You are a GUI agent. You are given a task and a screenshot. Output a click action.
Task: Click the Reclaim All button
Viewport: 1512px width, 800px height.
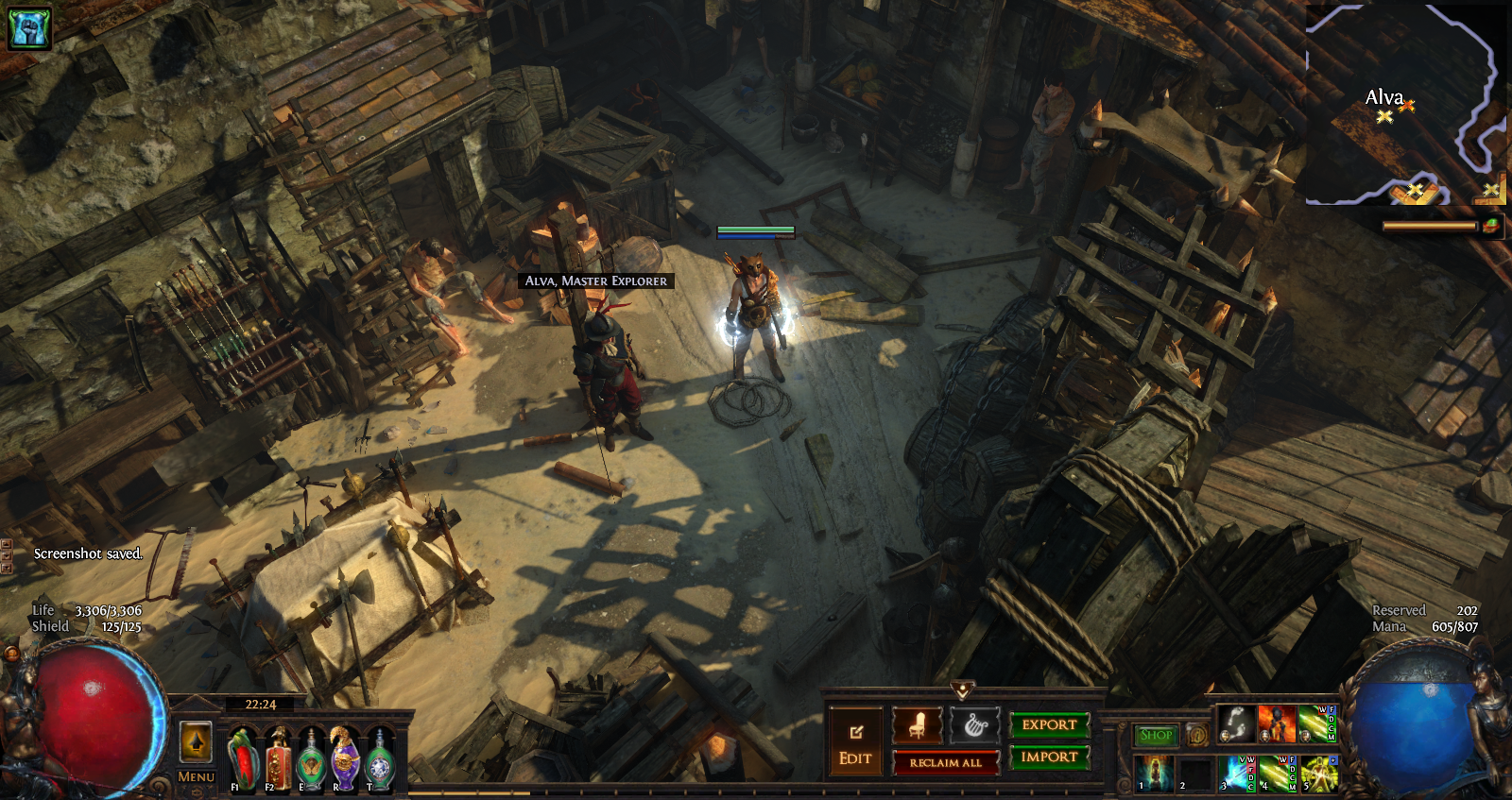coord(945,762)
